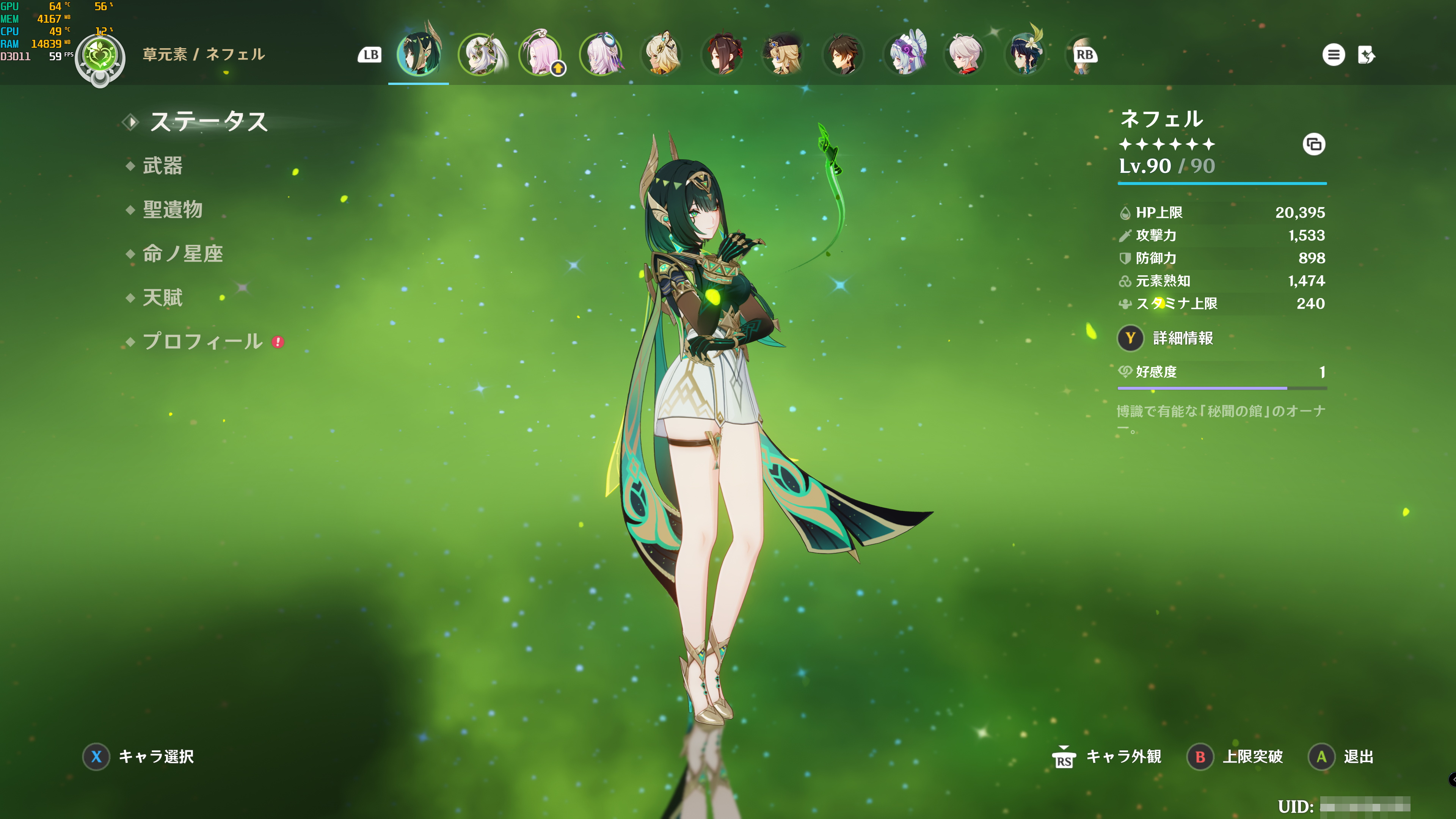1456x819 pixels.
Task: Open the 命ノ星座 constellation menu
Action: [x=182, y=254]
